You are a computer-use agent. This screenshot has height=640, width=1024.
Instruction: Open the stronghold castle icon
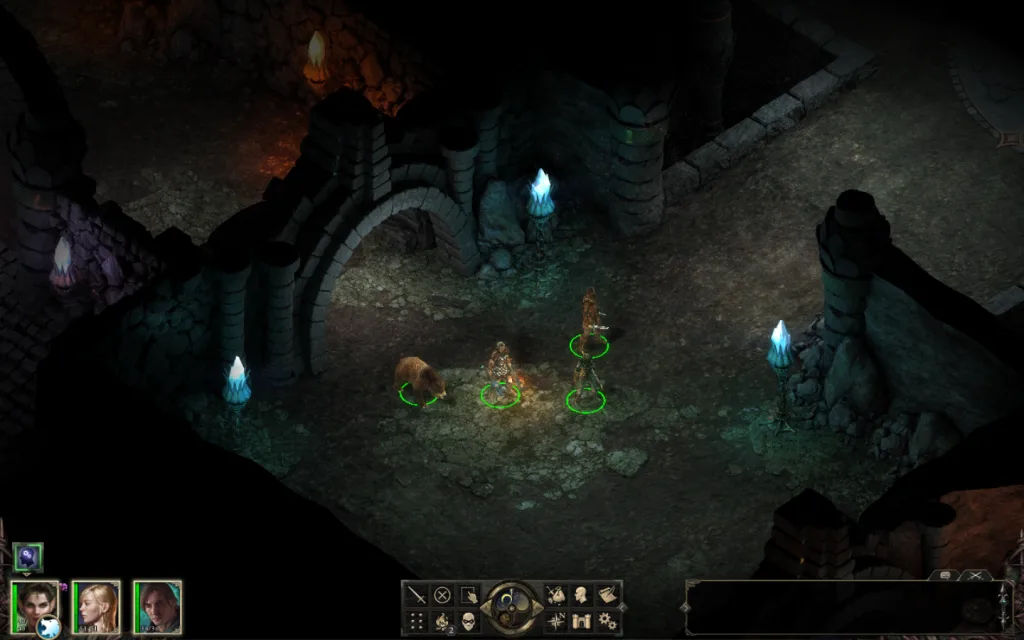tap(581, 621)
